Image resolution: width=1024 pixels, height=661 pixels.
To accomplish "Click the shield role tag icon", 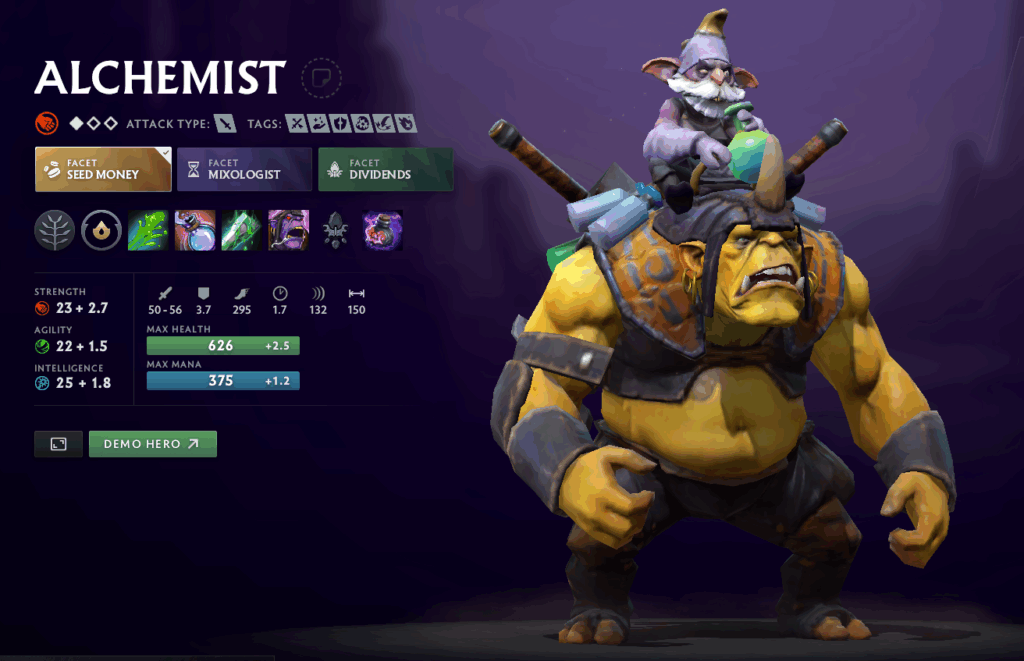I will click(340, 124).
